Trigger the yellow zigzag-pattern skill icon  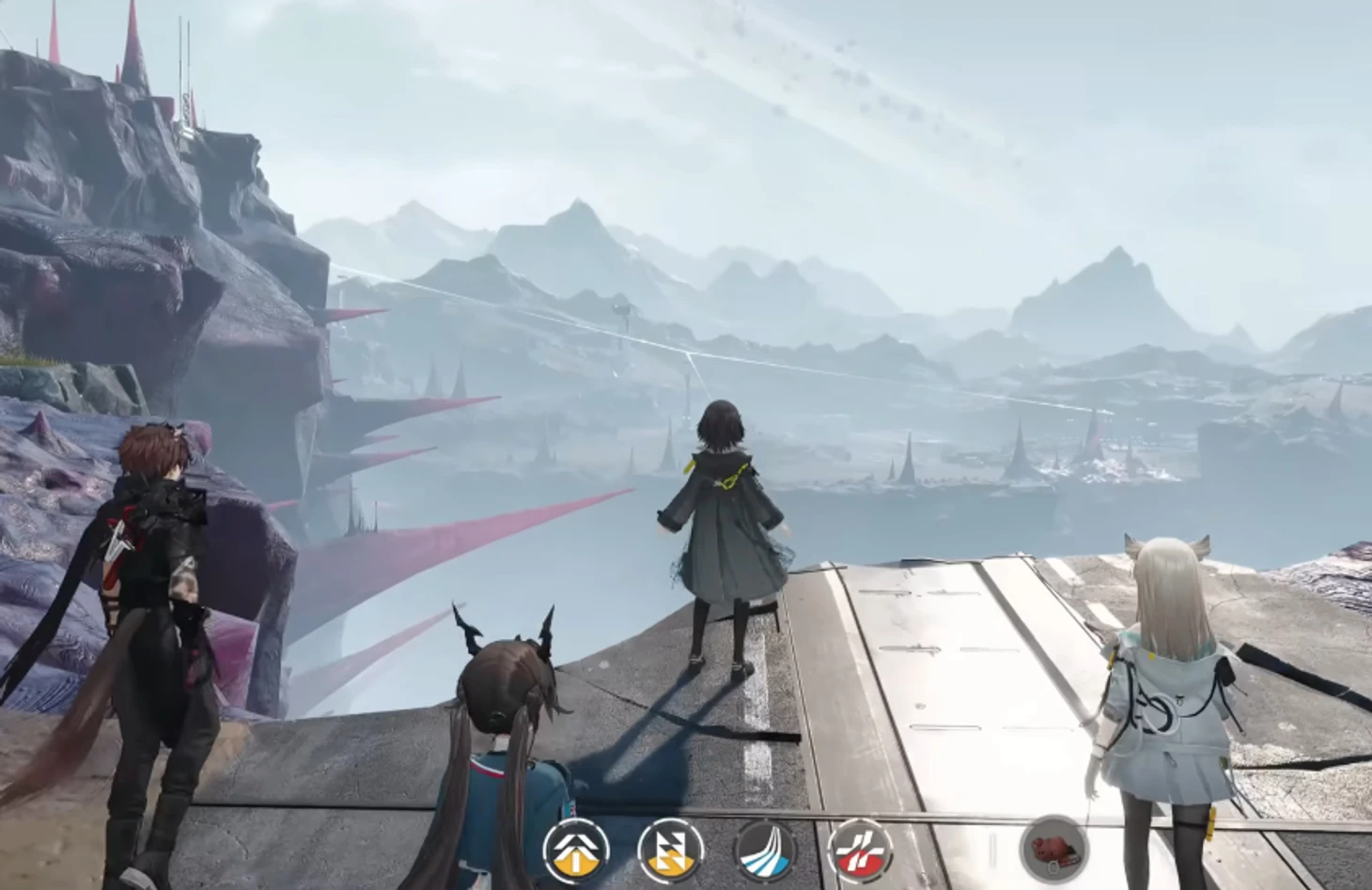(x=670, y=851)
